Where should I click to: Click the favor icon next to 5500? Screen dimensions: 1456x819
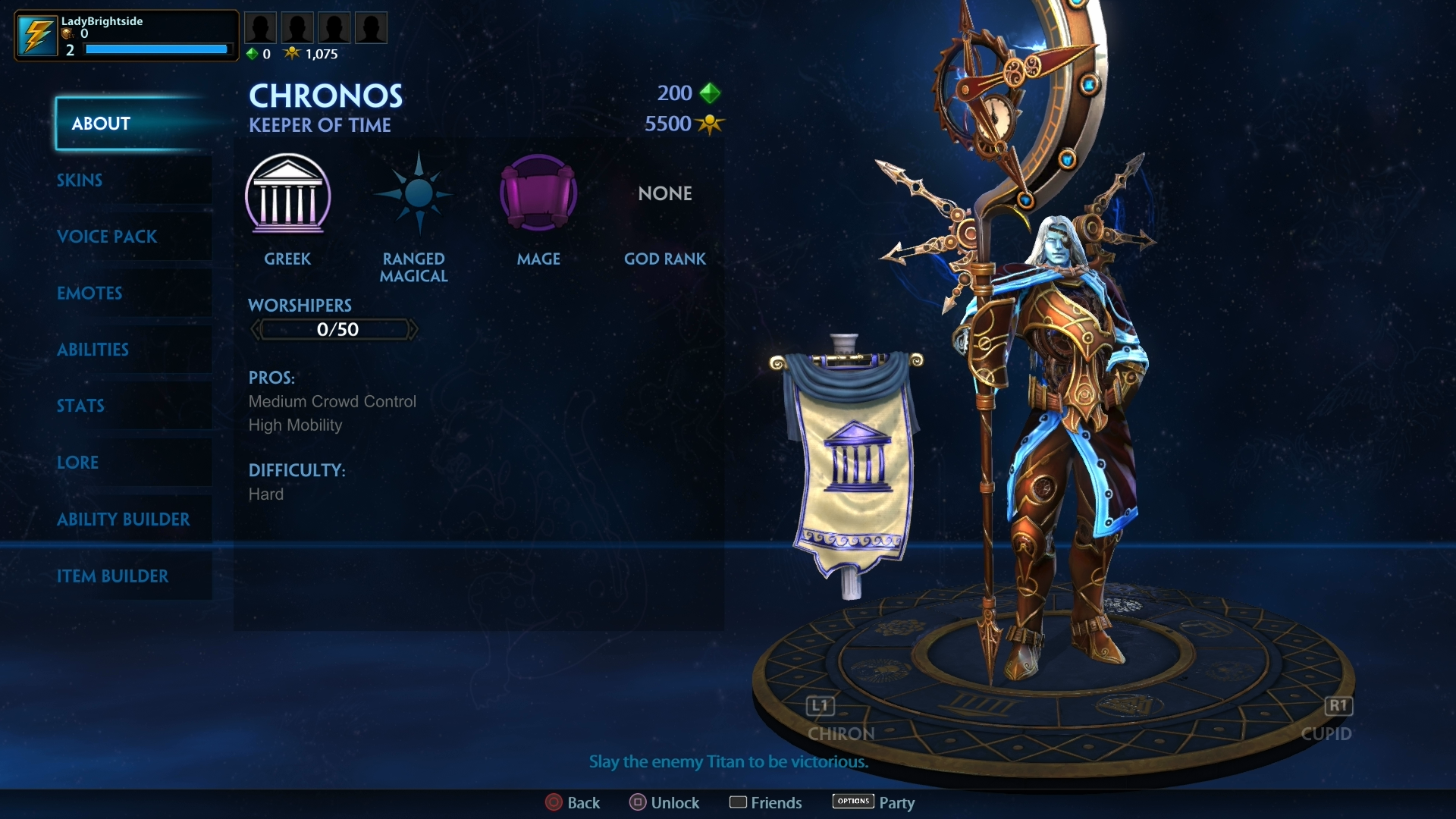[708, 124]
